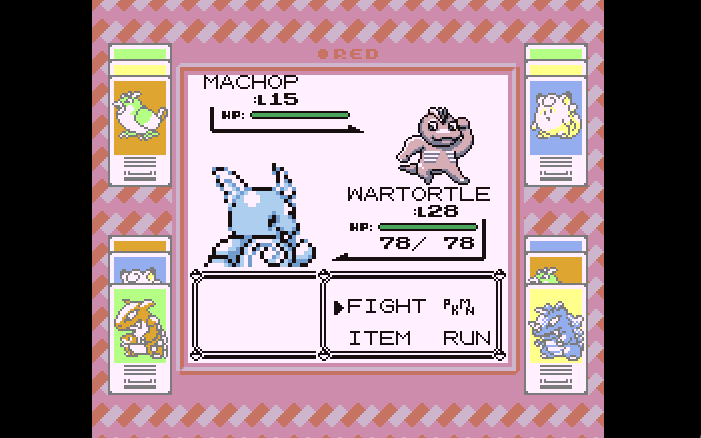Viewport: 701px width, 438px height.
Task: Choose FIGHT in the battle menu
Action: pyautogui.click(x=386, y=306)
